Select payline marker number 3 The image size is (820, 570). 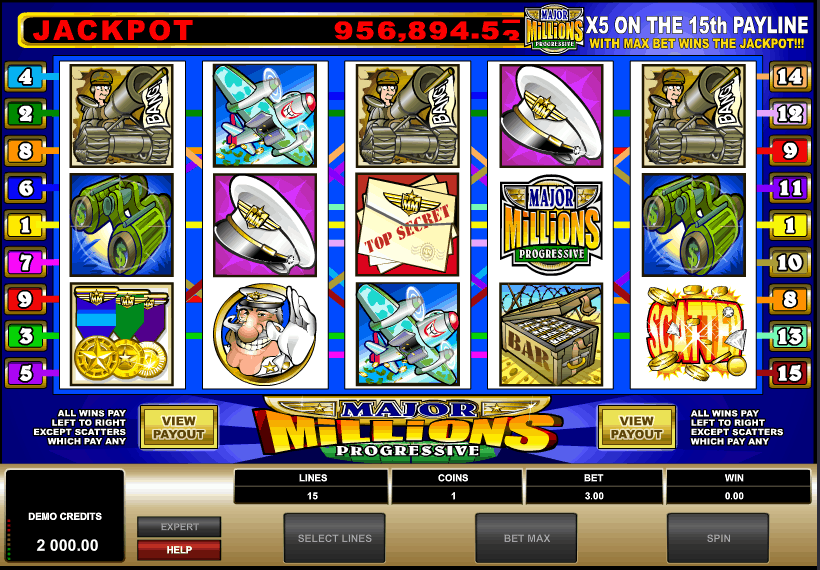tap(25, 335)
